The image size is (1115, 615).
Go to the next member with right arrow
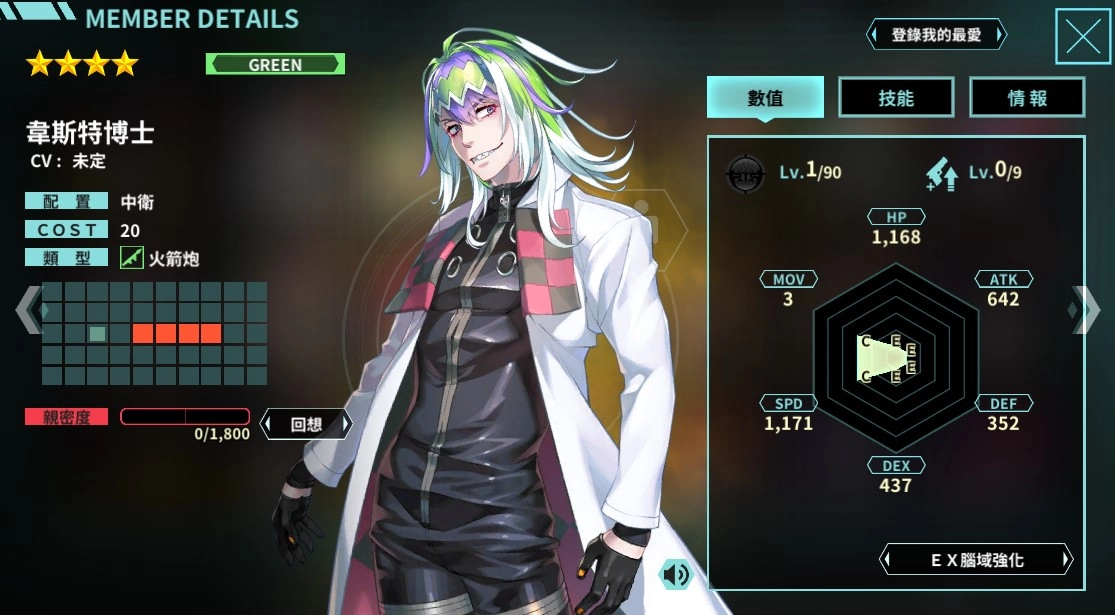[x=1085, y=310]
